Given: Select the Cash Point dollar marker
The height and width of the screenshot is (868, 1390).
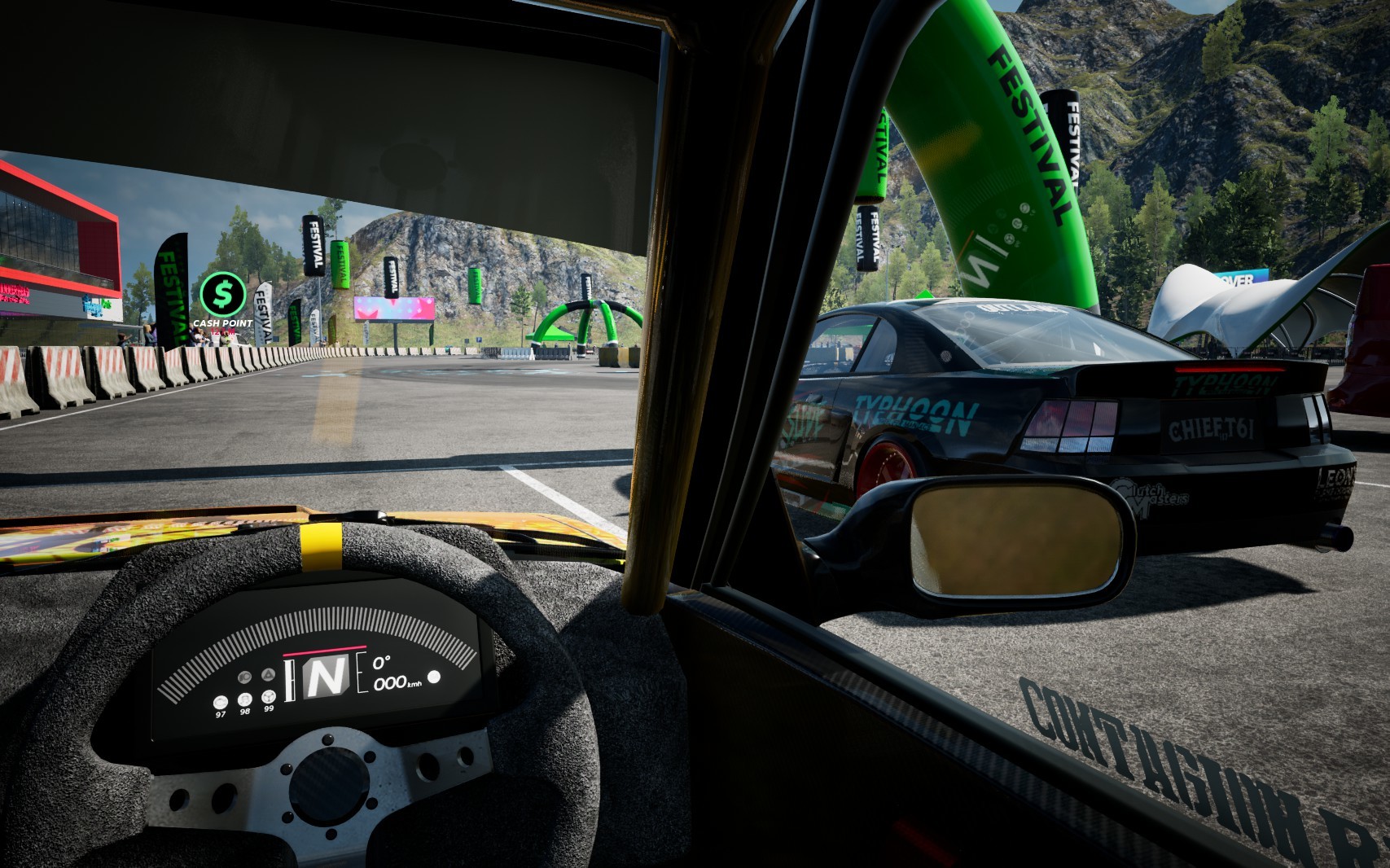Looking at the screenshot, I should point(222,294).
